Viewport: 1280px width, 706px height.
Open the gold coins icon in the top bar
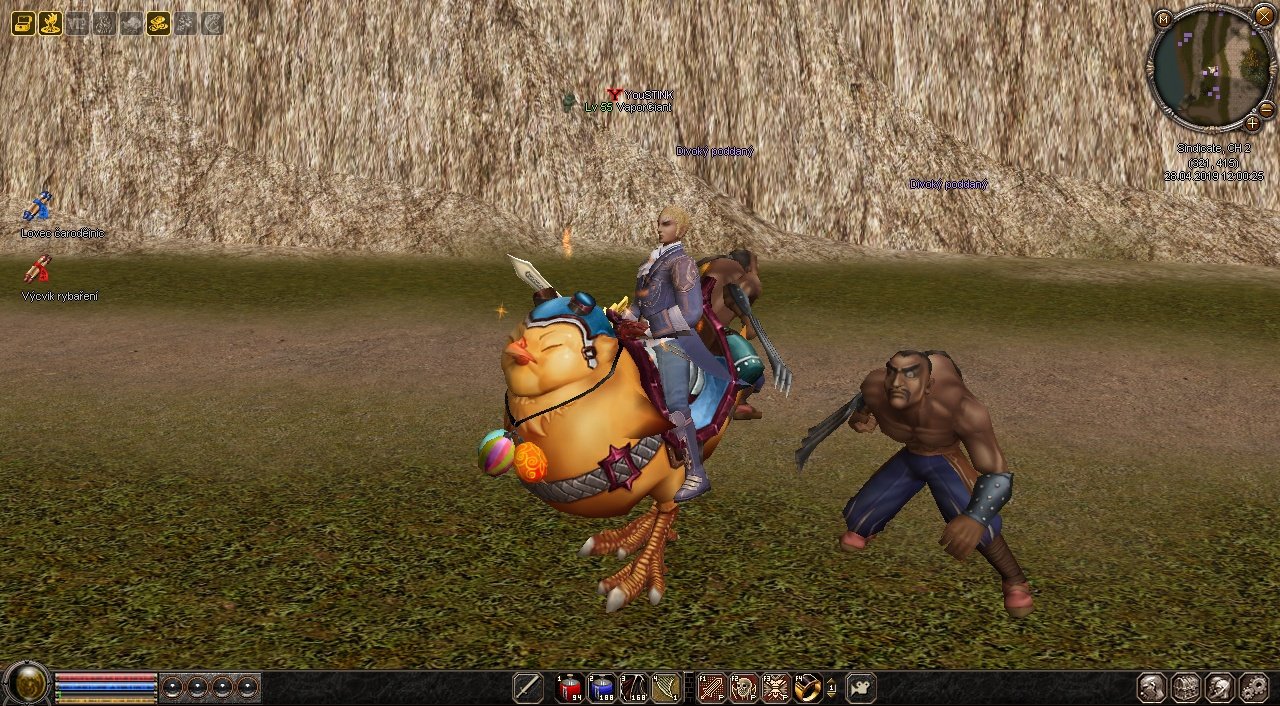(158, 23)
